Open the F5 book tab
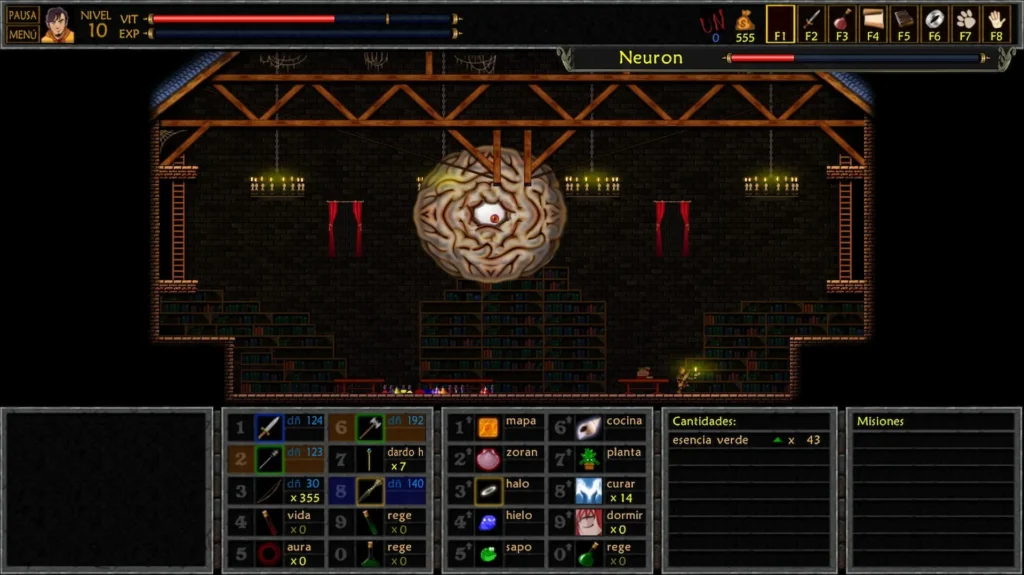The image size is (1024, 575). coord(904,24)
